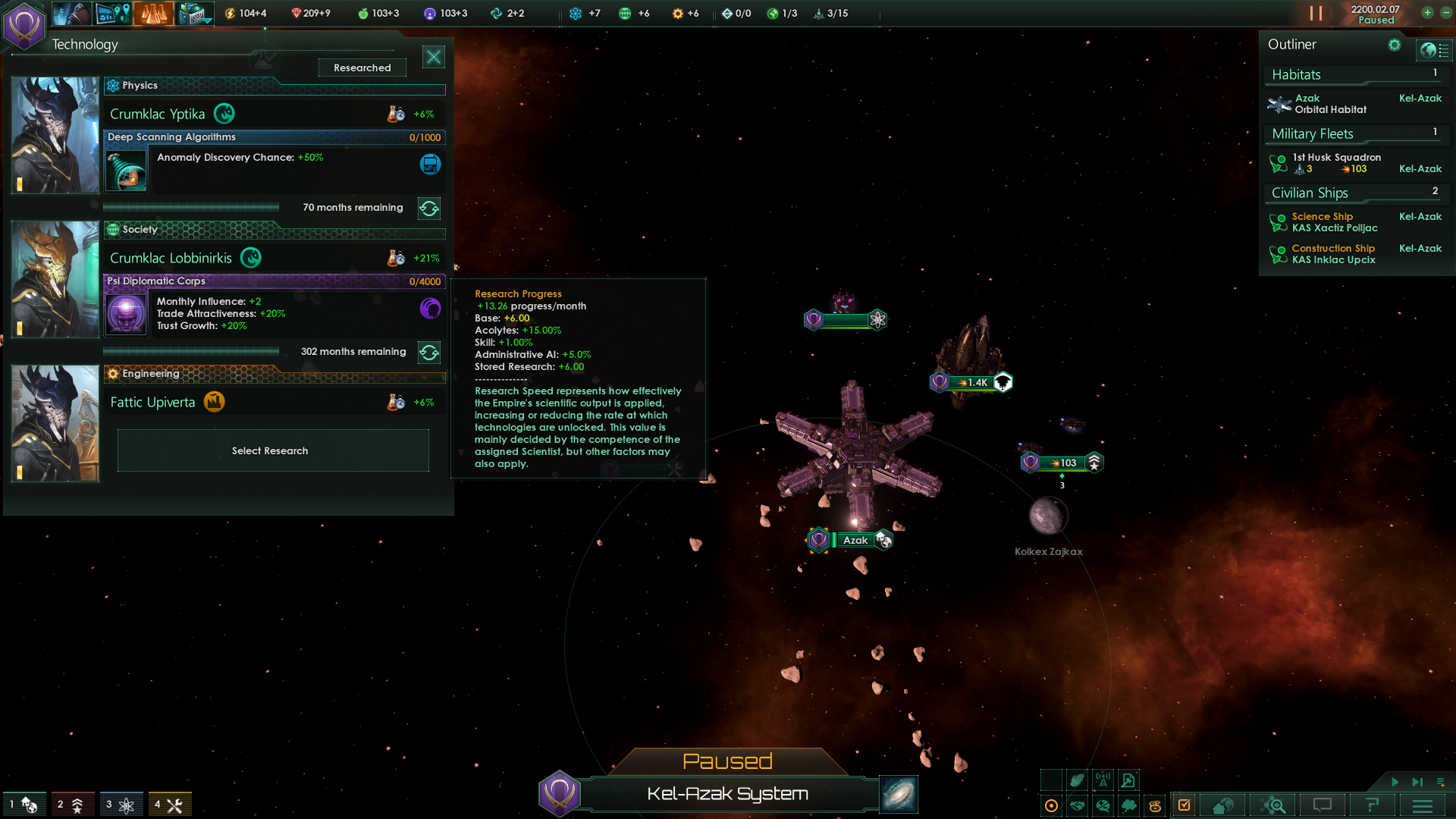This screenshot has width=1456, height=819.
Task: Toggle the Researched technologies filter
Action: [x=362, y=67]
